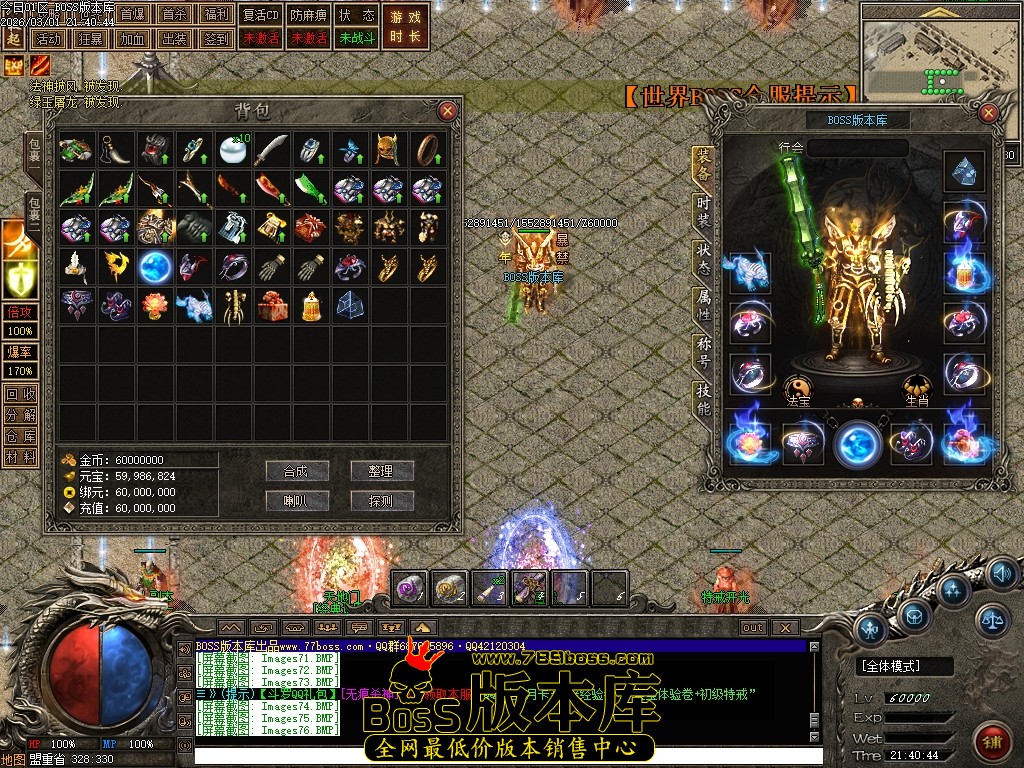The image size is (1024, 768).
Task: Open the 生肖 zodiac slot
Action: click(x=917, y=387)
